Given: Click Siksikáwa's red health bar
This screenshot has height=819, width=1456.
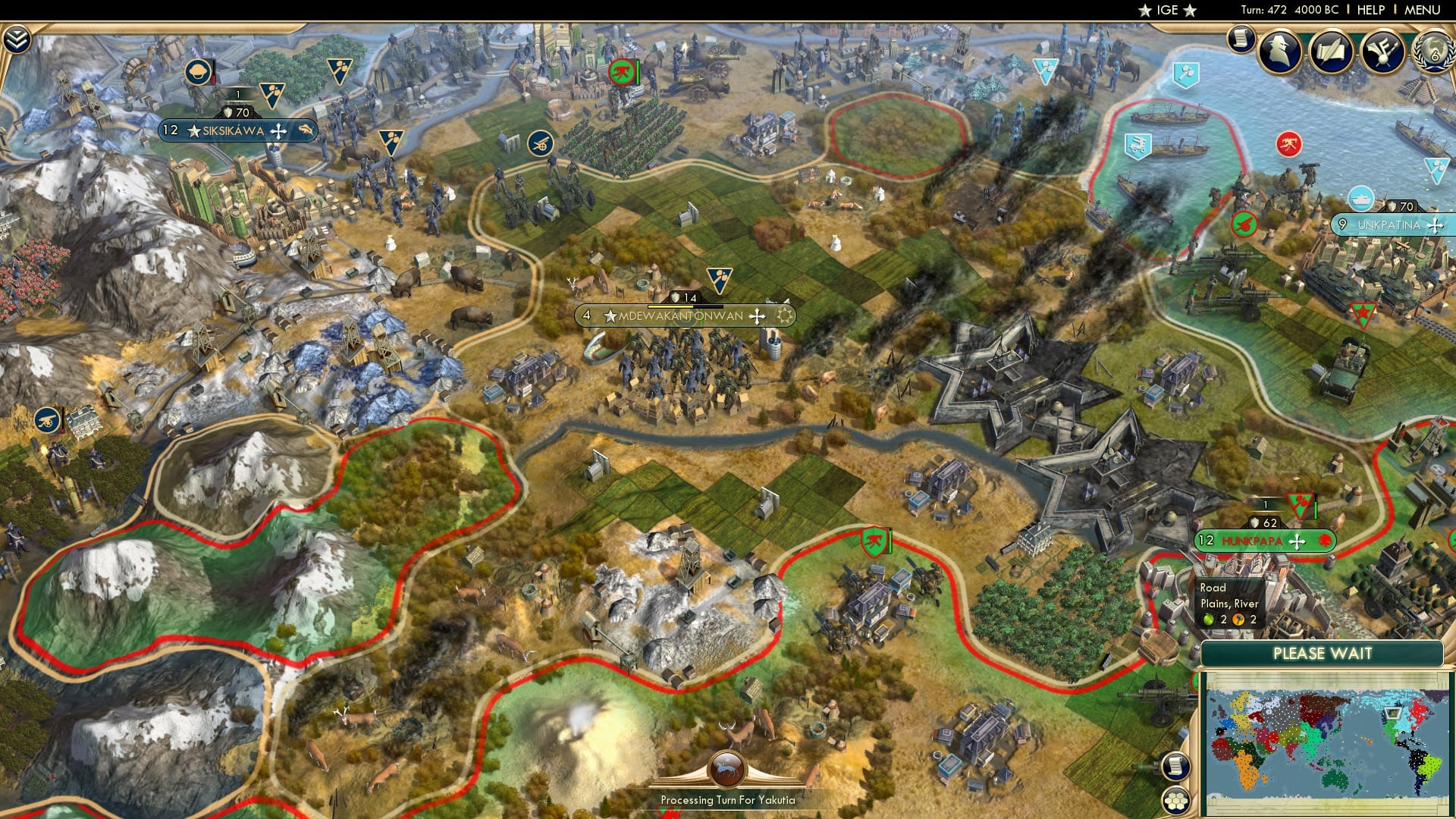Looking at the screenshot, I should [214, 80].
